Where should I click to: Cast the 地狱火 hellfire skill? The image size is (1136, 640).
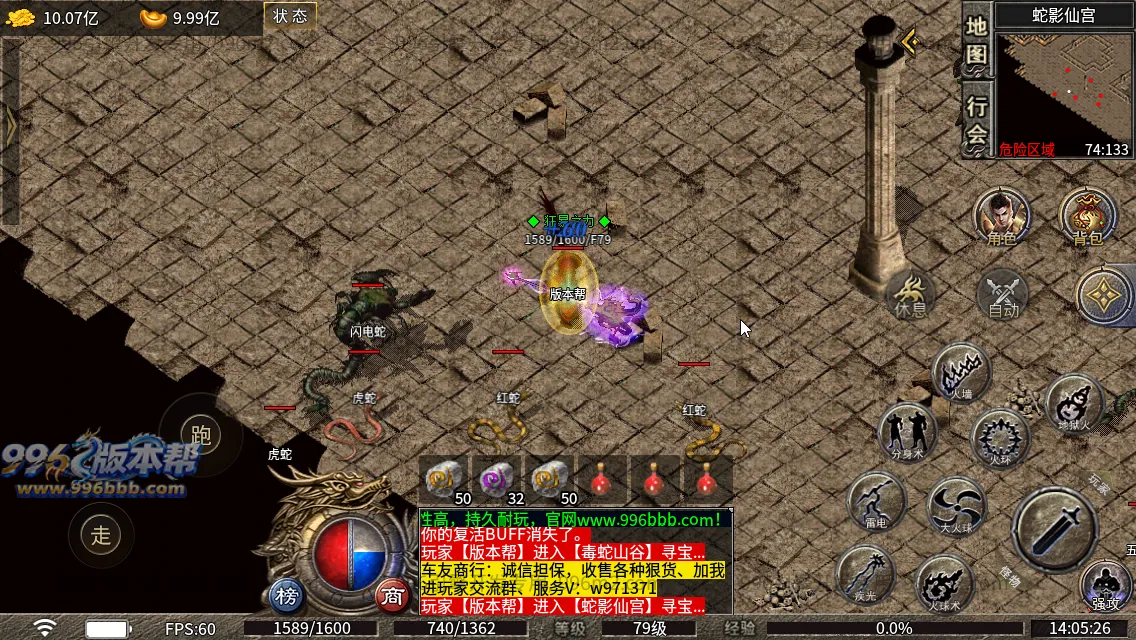1075,403
